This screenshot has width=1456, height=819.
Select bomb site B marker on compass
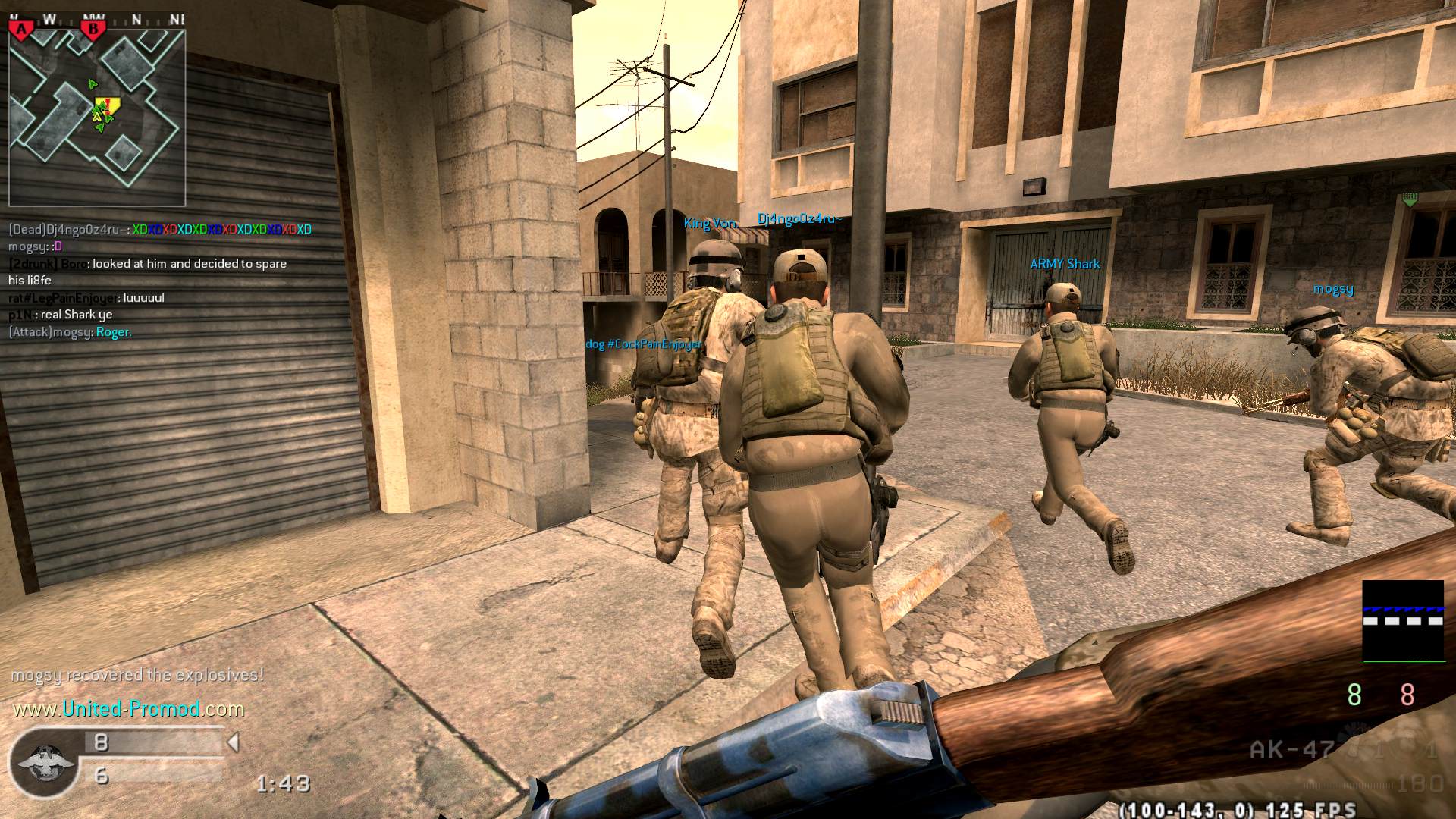pyautogui.click(x=94, y=30)
